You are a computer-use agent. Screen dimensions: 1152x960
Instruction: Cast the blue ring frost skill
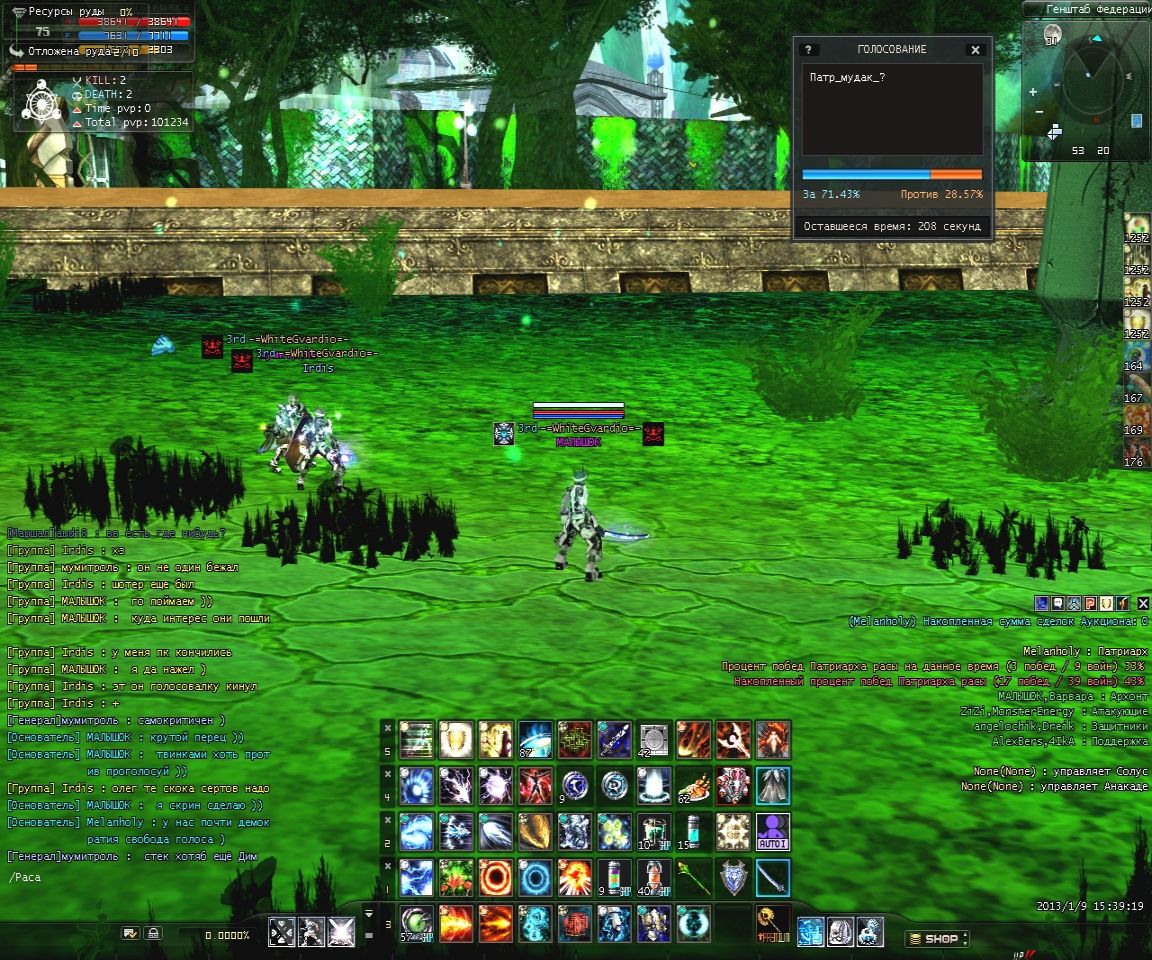tap(535, 878)
